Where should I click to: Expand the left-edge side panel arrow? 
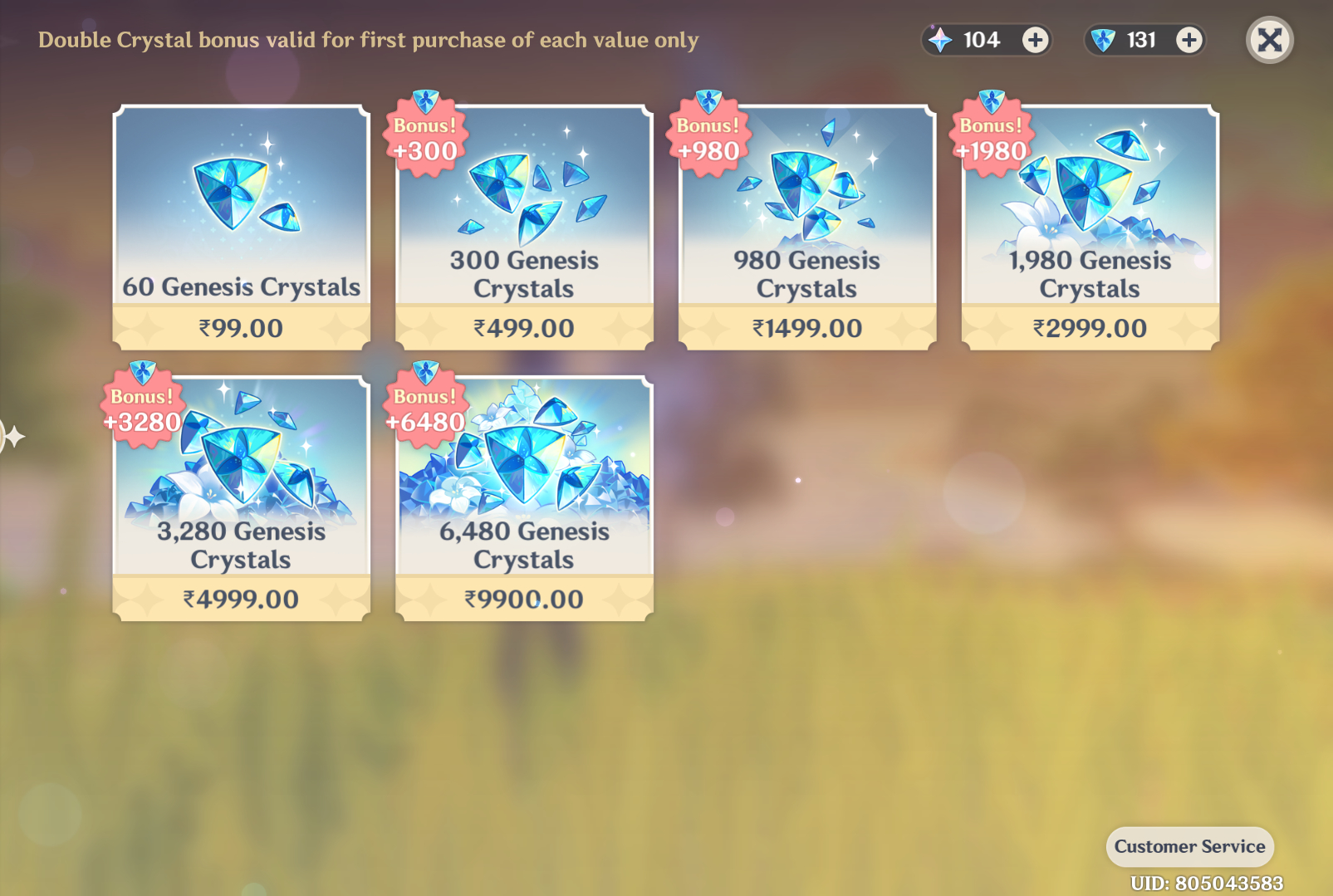(x=10, y=434)
